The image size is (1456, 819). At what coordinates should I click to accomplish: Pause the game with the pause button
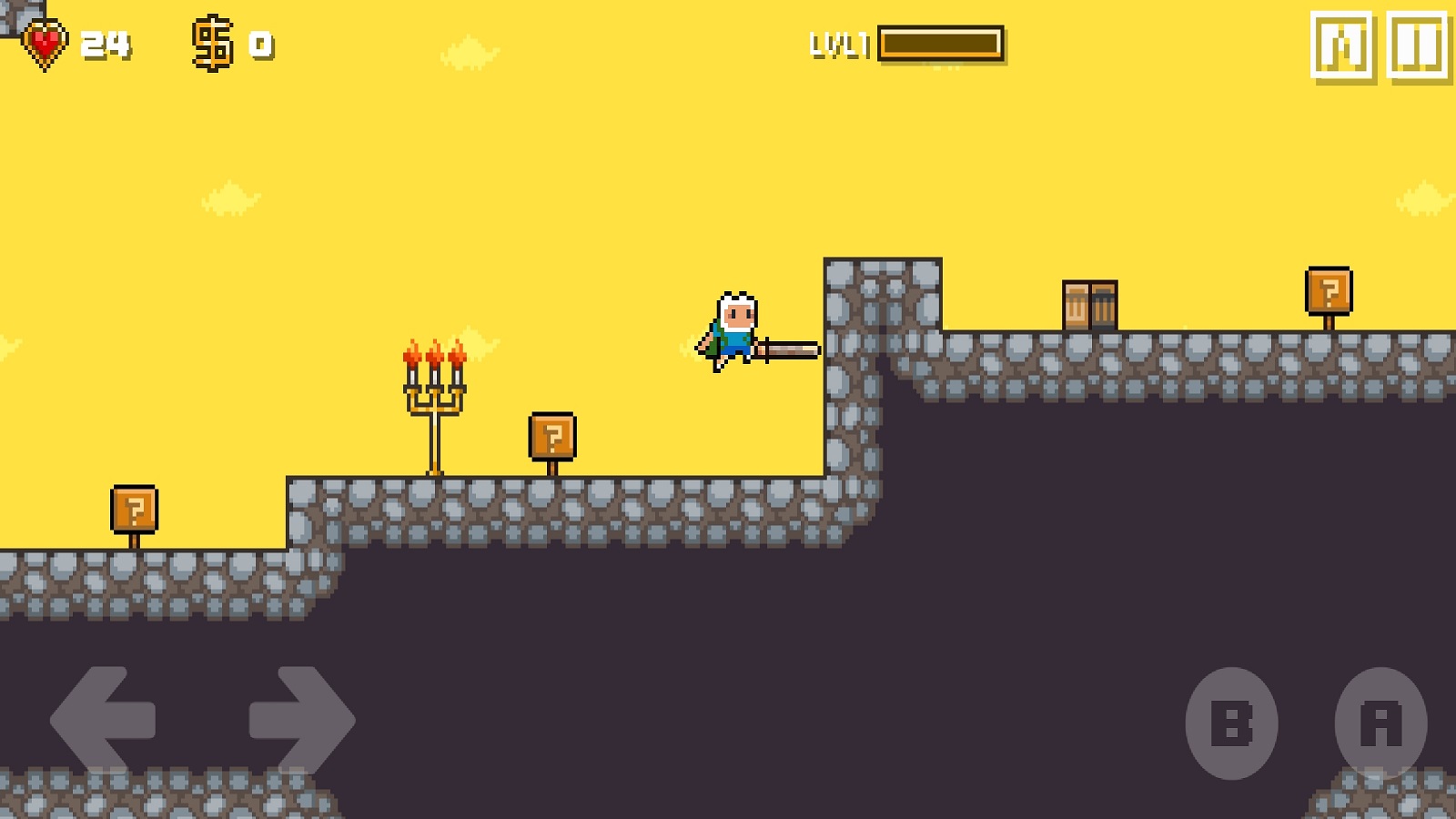(x=1418, y=46)
